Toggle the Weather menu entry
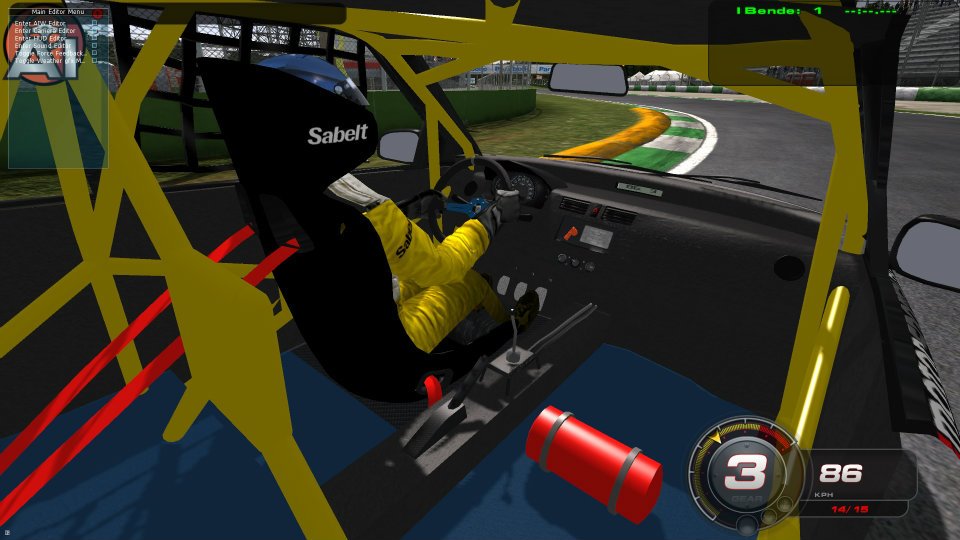 50,60
